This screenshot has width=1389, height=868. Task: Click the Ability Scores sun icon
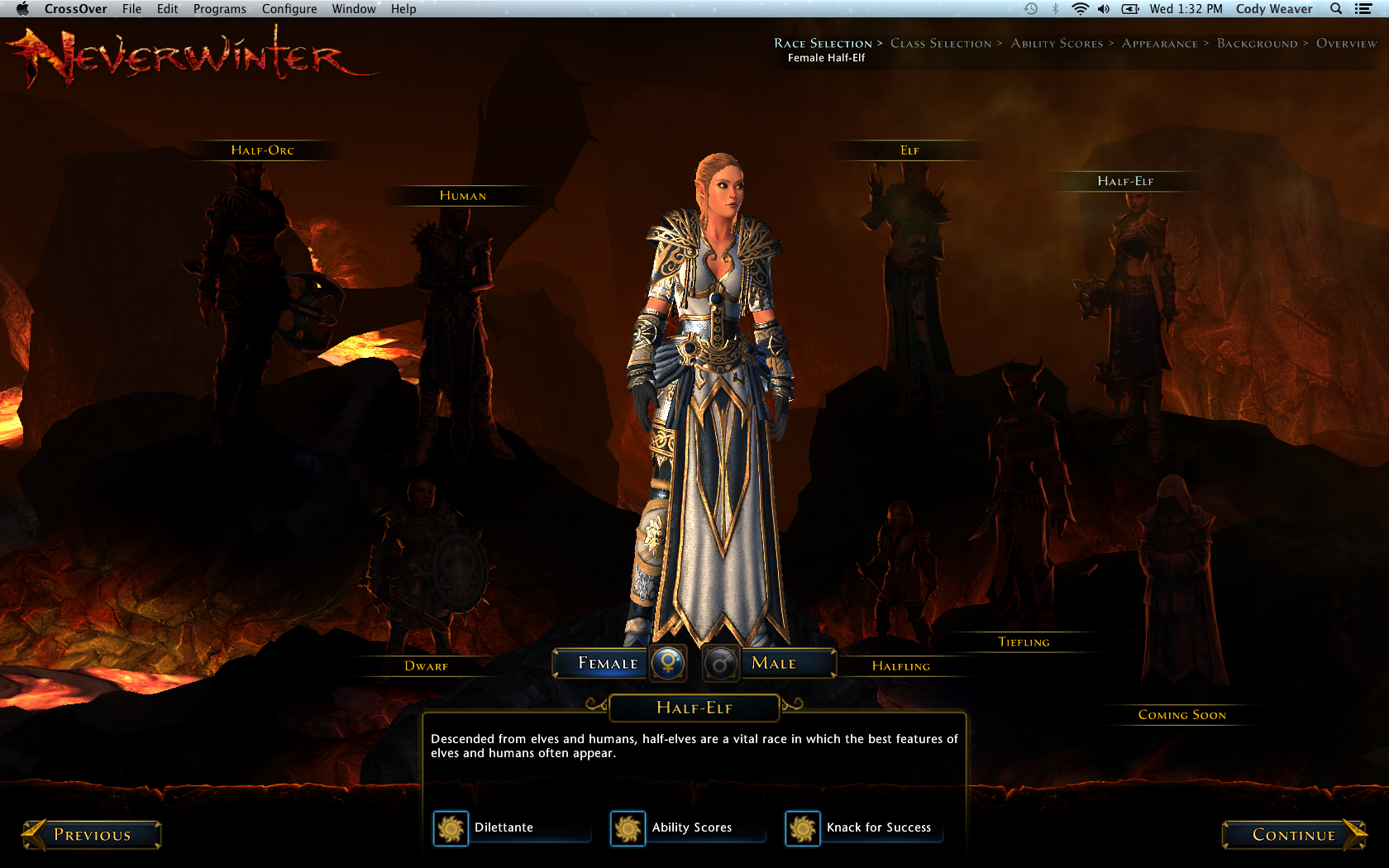(x=628, y=828)
